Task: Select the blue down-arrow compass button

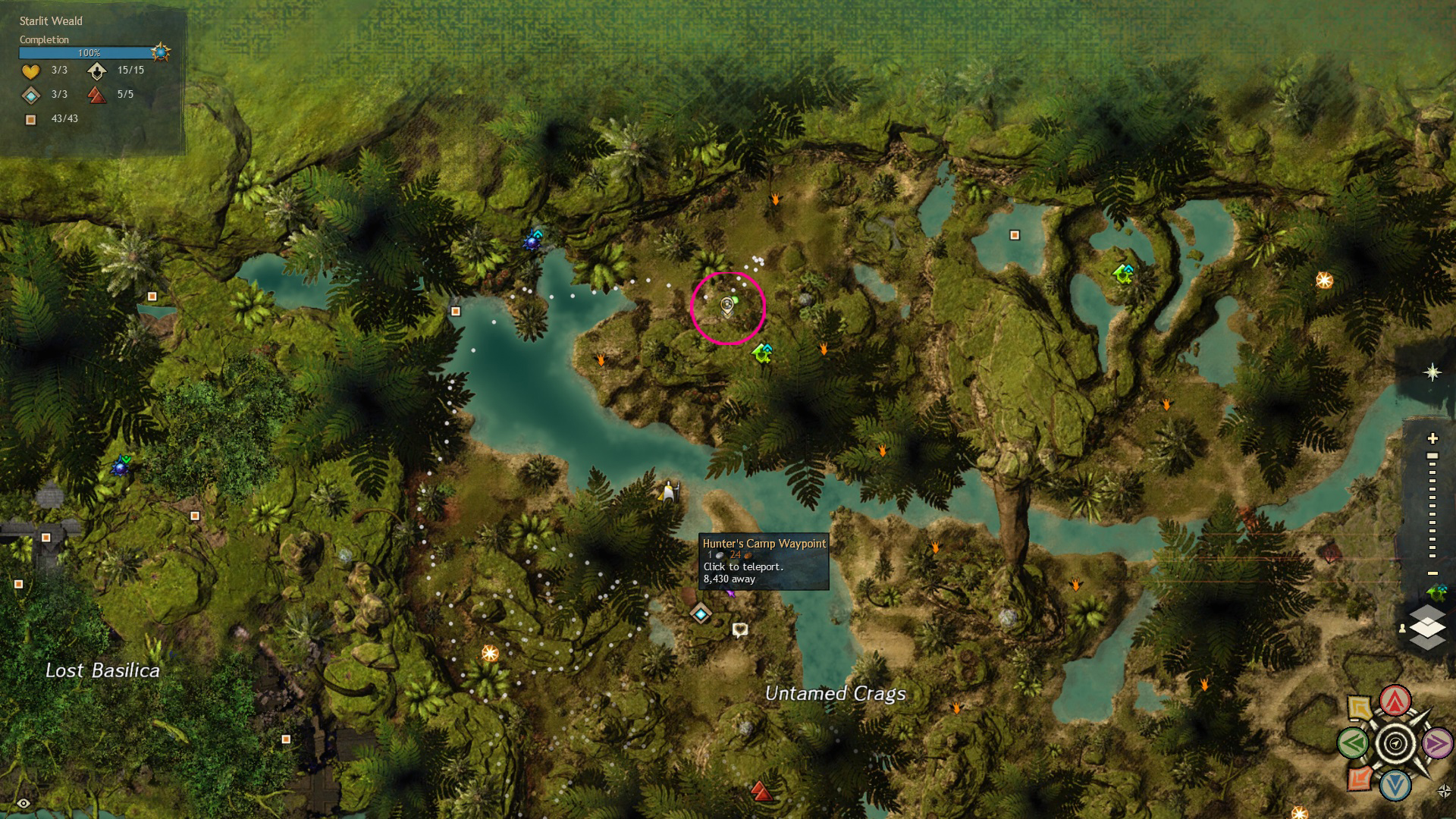Action: 1395,786
